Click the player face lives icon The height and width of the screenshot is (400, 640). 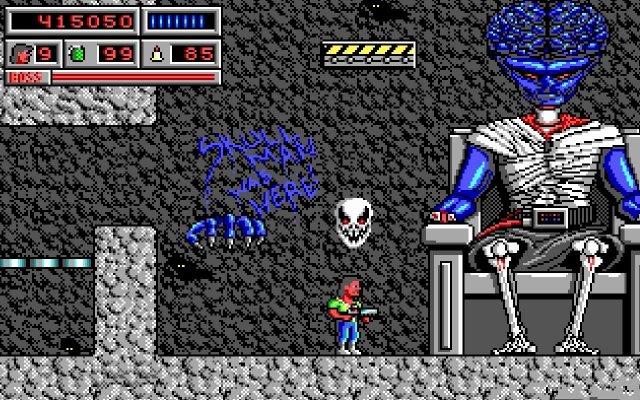(20, 53)
